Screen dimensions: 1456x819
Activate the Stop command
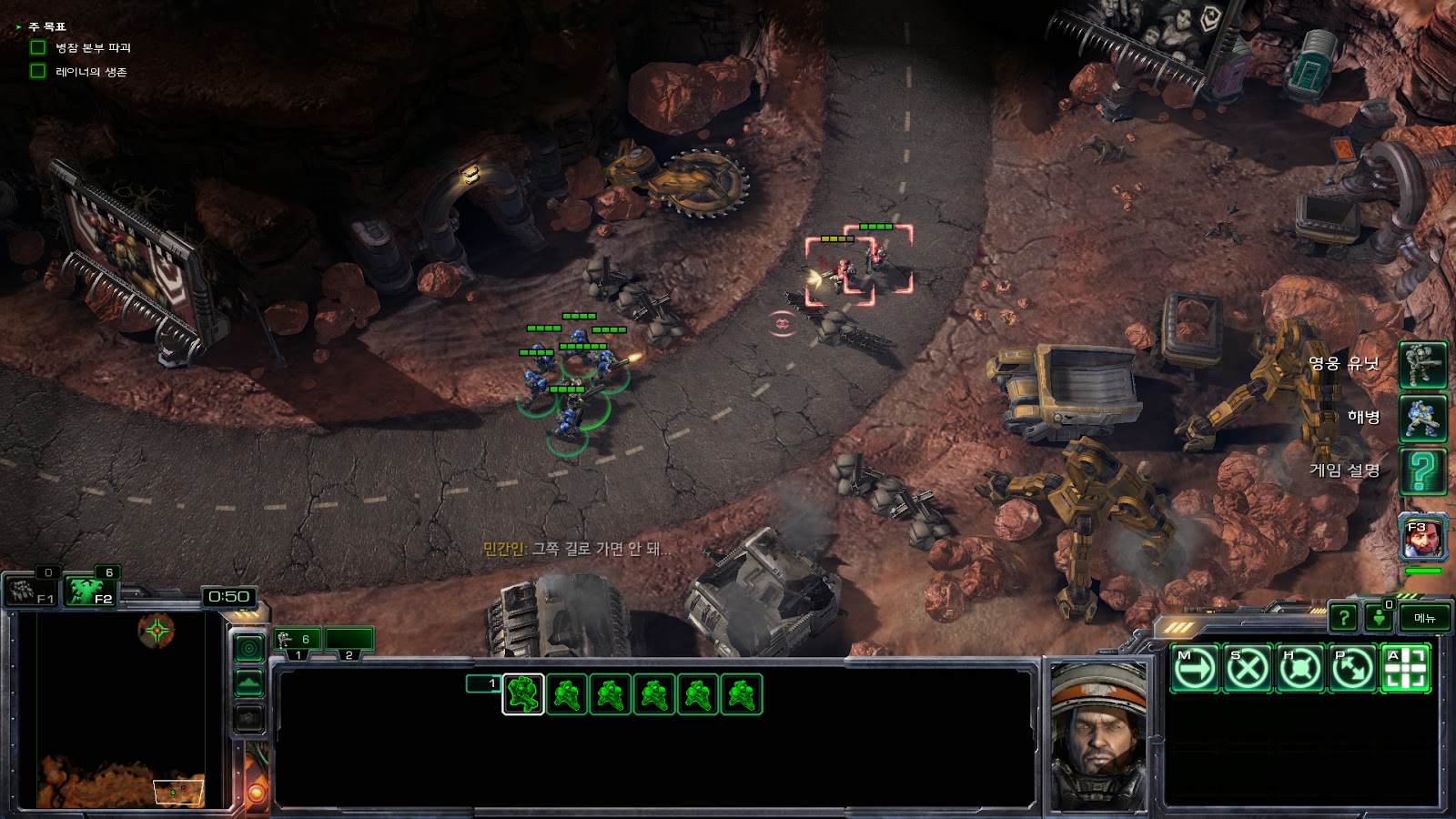(1248, 669)
